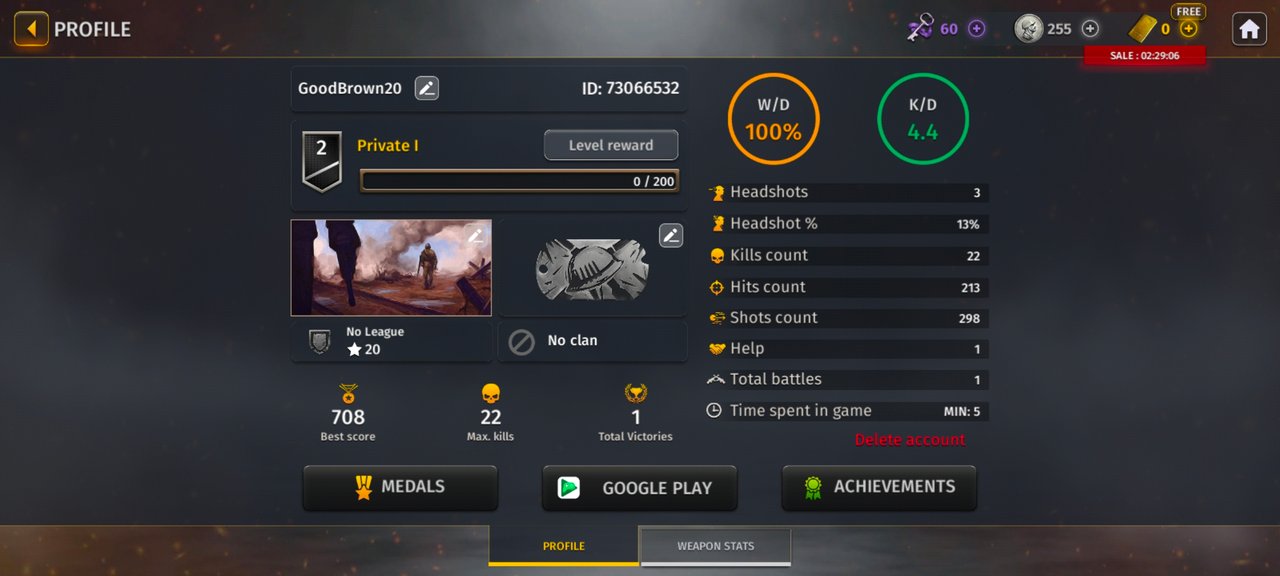Claim the Level reward
Screen dimensions: 1280x576
click(610, 145)
